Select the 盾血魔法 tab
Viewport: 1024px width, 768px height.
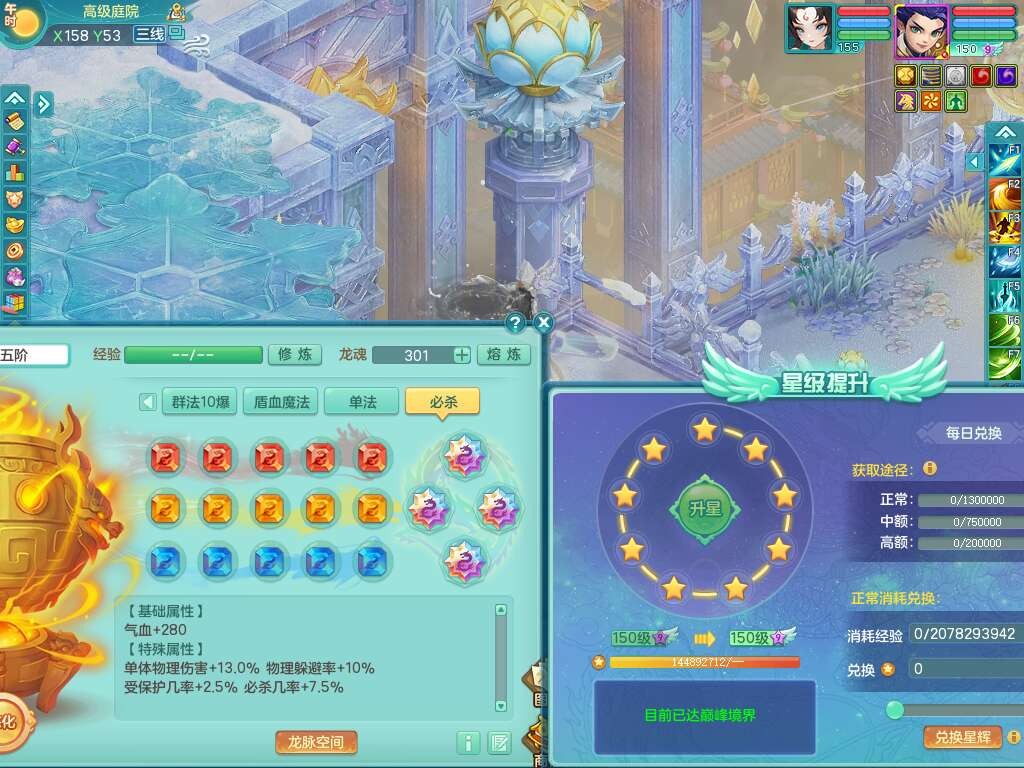[282, 402]
